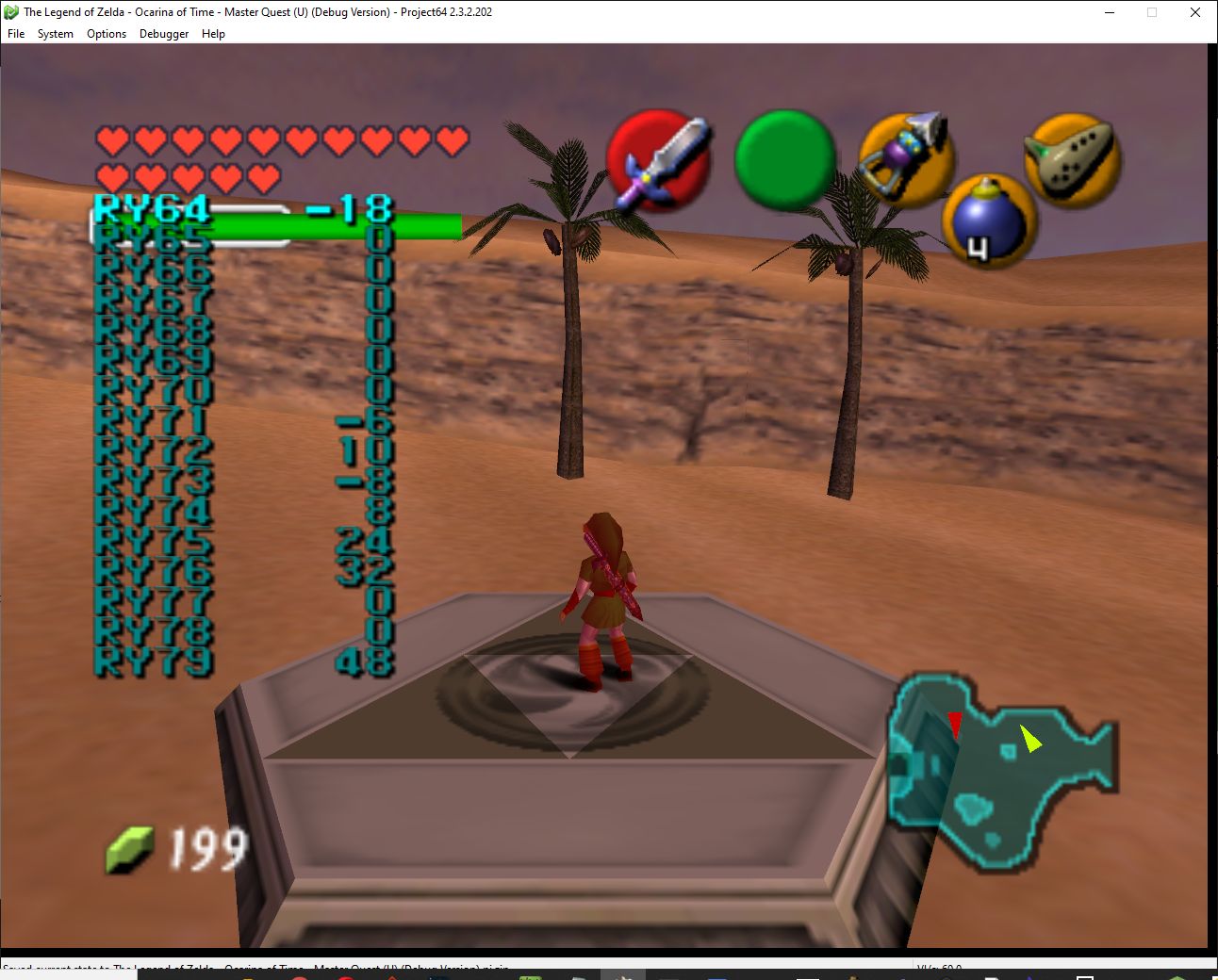The image size is (1218, 980).
Task: Open the Debugger menu
Action: tap(163, 34)
